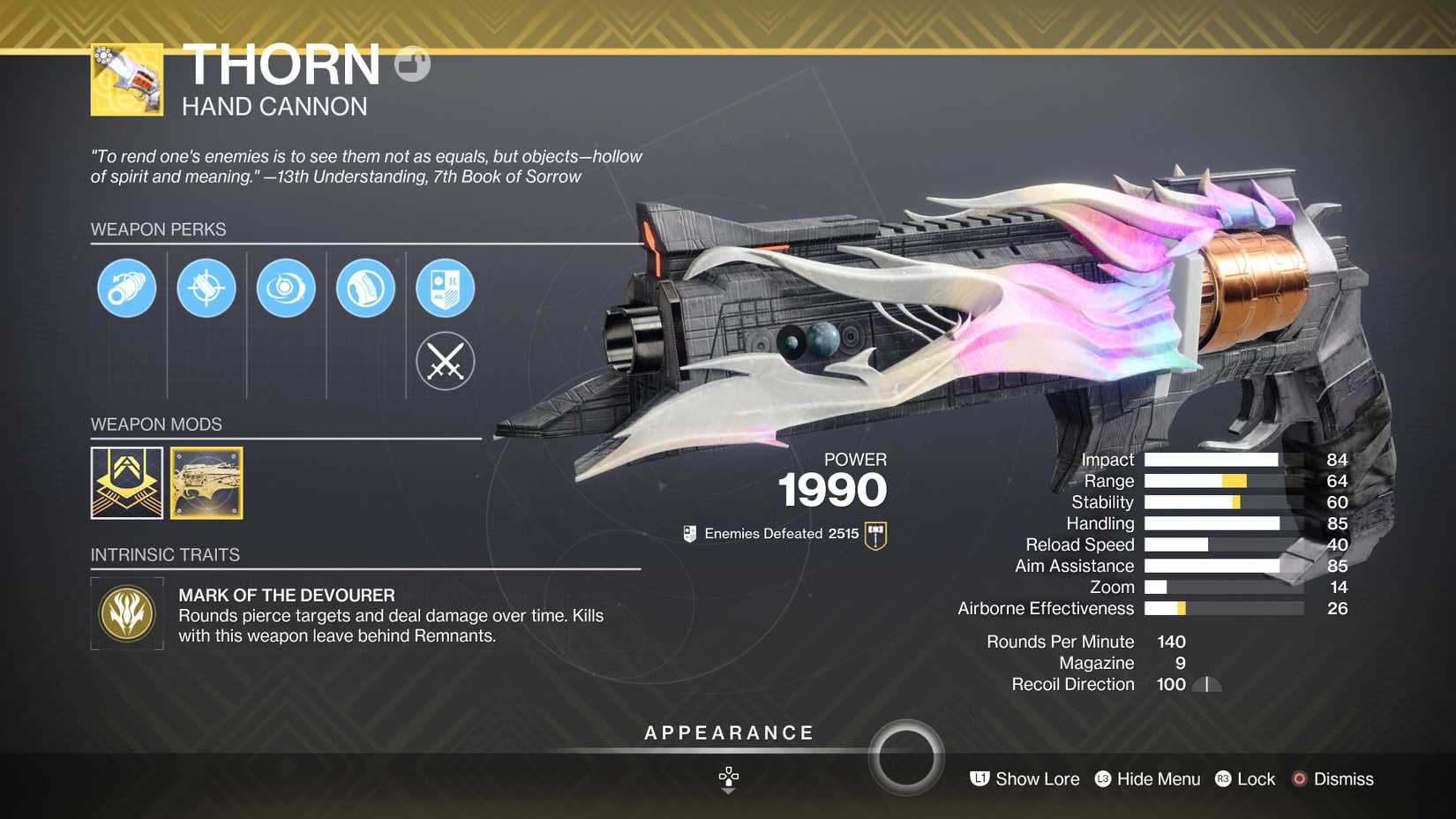
Task: Select the crossed swords kill tracker icon
Action: tap(445, 362)
